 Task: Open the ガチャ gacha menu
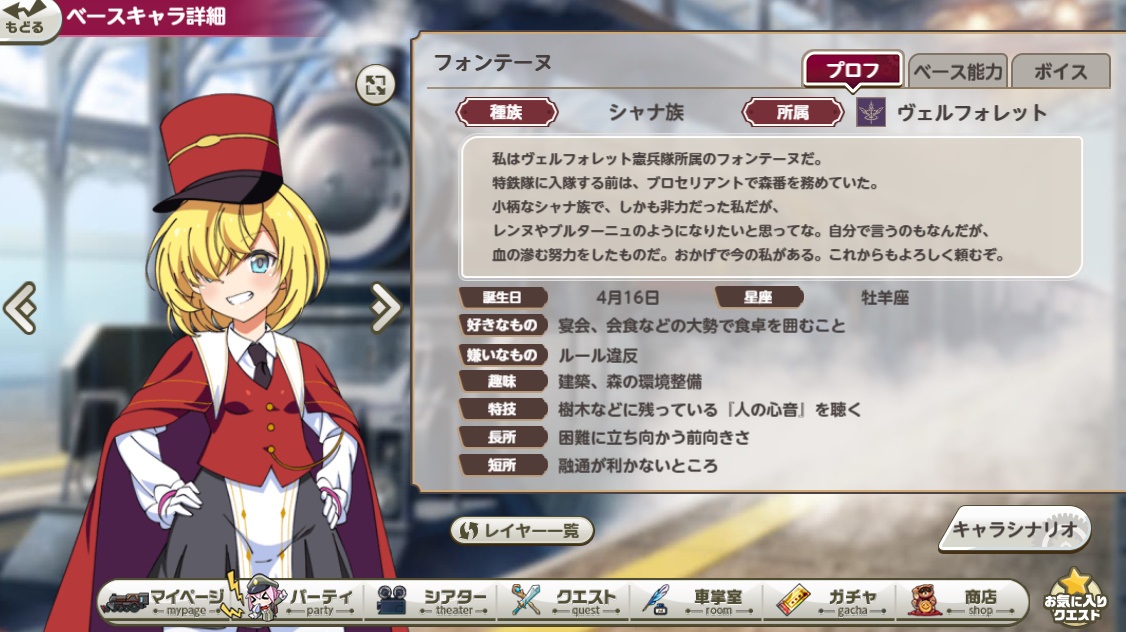[x=835, y=600]
